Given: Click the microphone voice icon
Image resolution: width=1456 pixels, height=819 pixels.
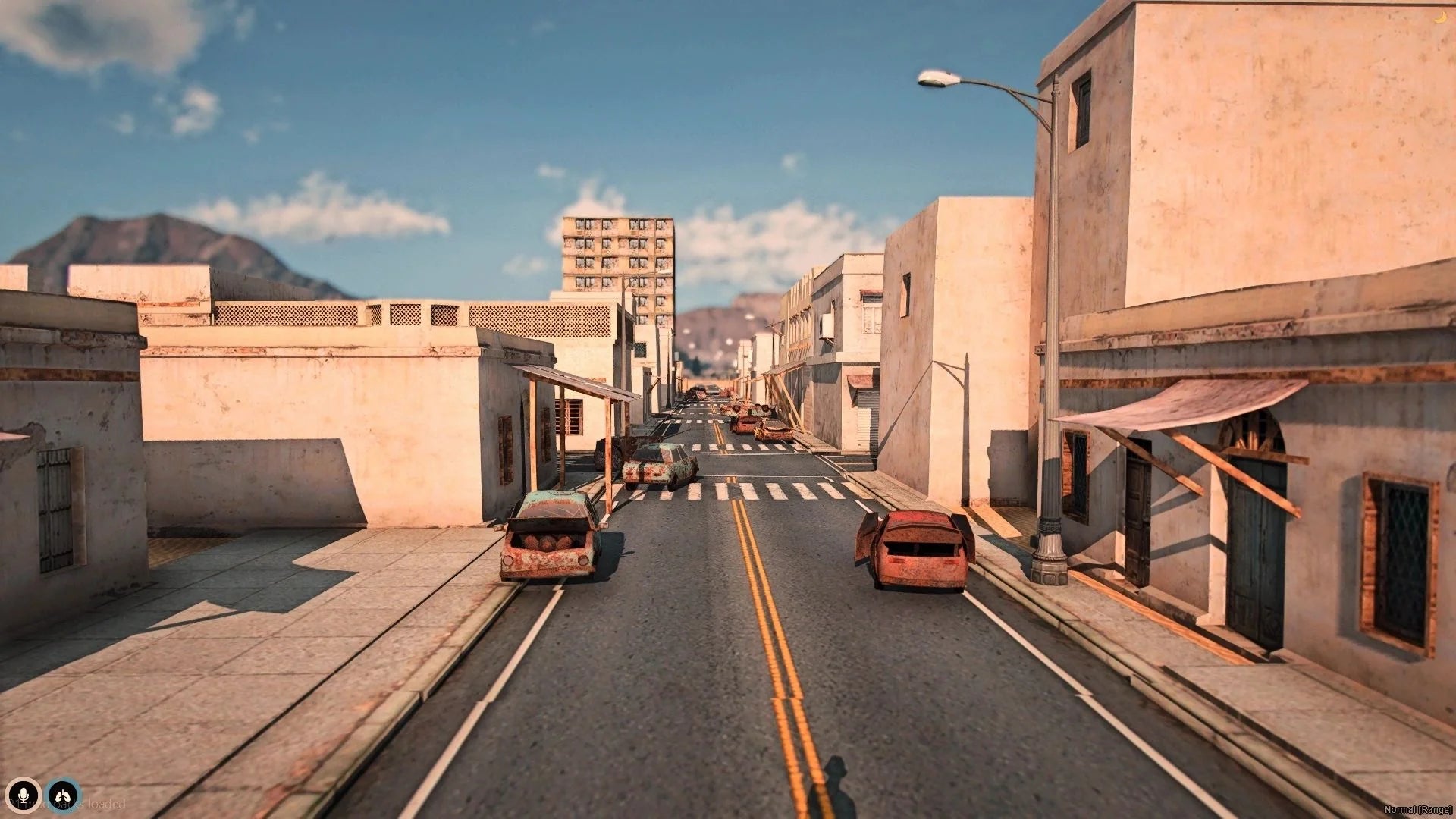Looking at the screenshot, I should 24,795.
